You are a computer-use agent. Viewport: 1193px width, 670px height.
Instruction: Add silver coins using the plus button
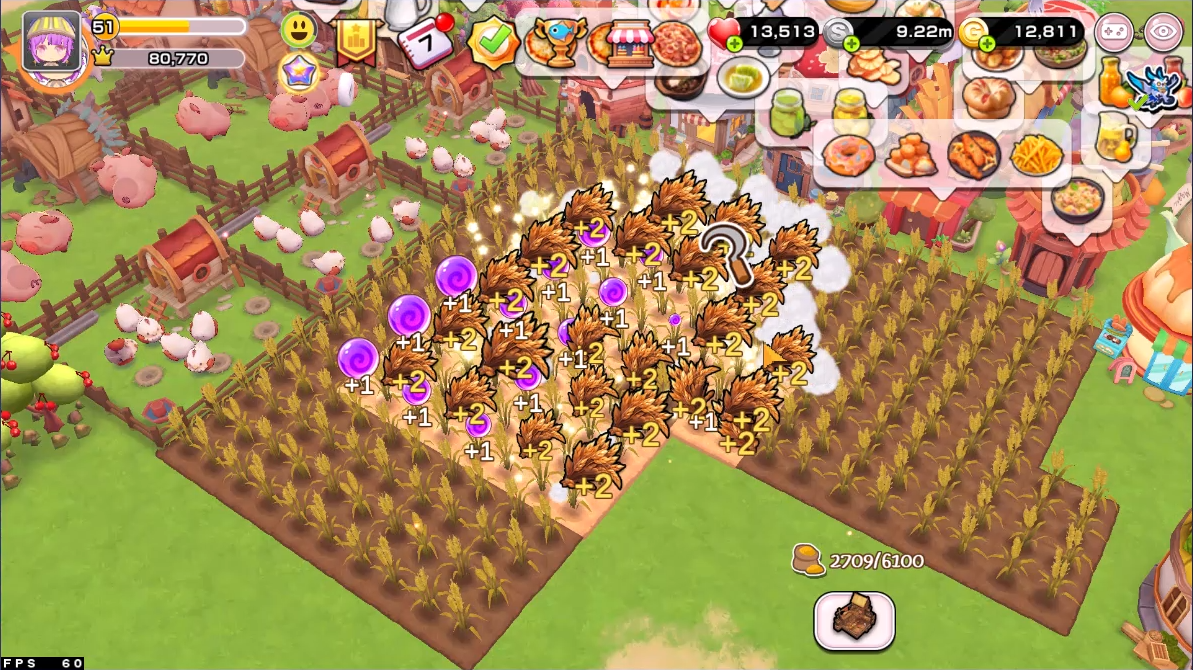(x=851, y=44)
